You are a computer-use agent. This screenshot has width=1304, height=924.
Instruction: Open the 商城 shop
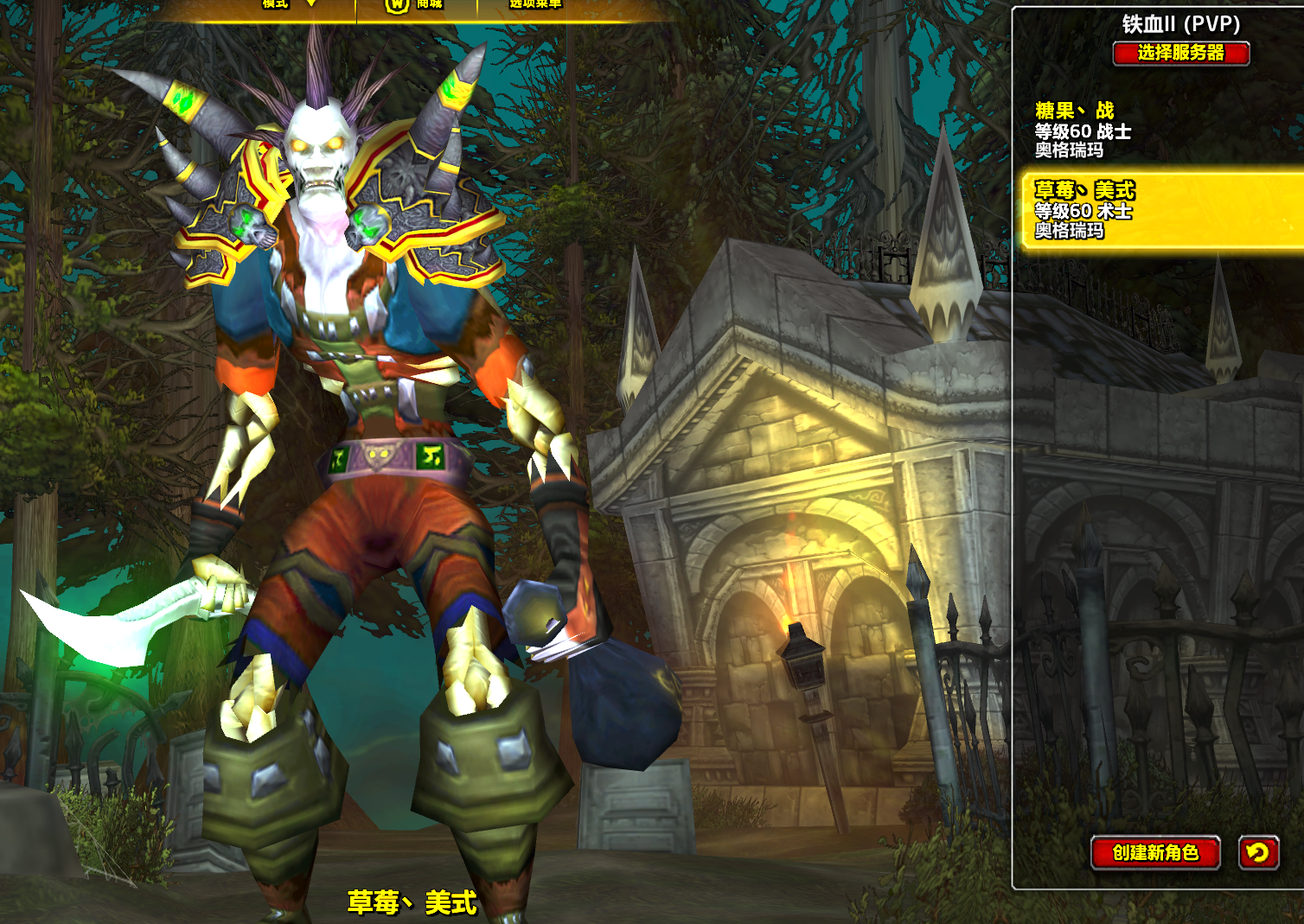417,4
